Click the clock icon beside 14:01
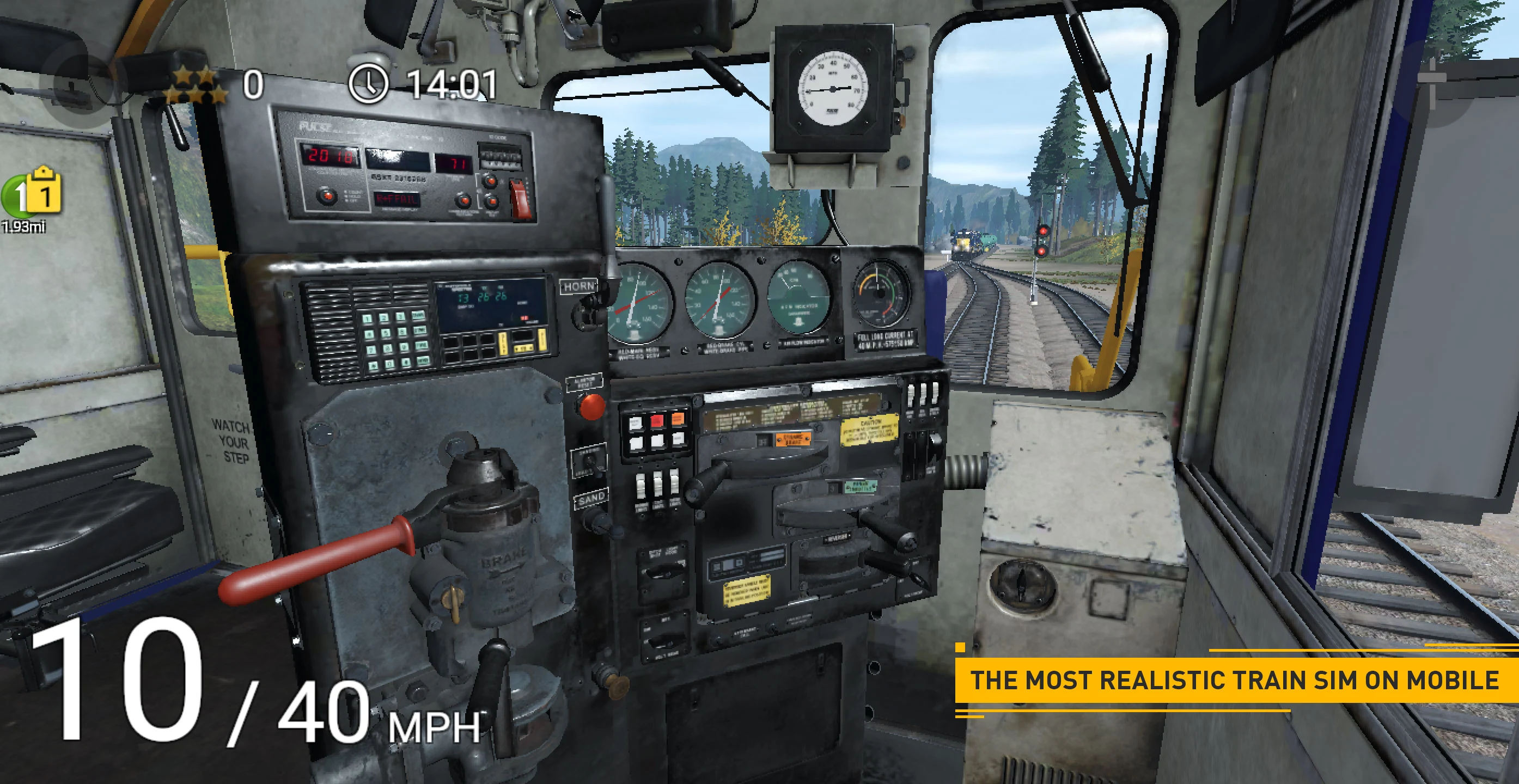The image size is (1519, 784). click(369, 84)
